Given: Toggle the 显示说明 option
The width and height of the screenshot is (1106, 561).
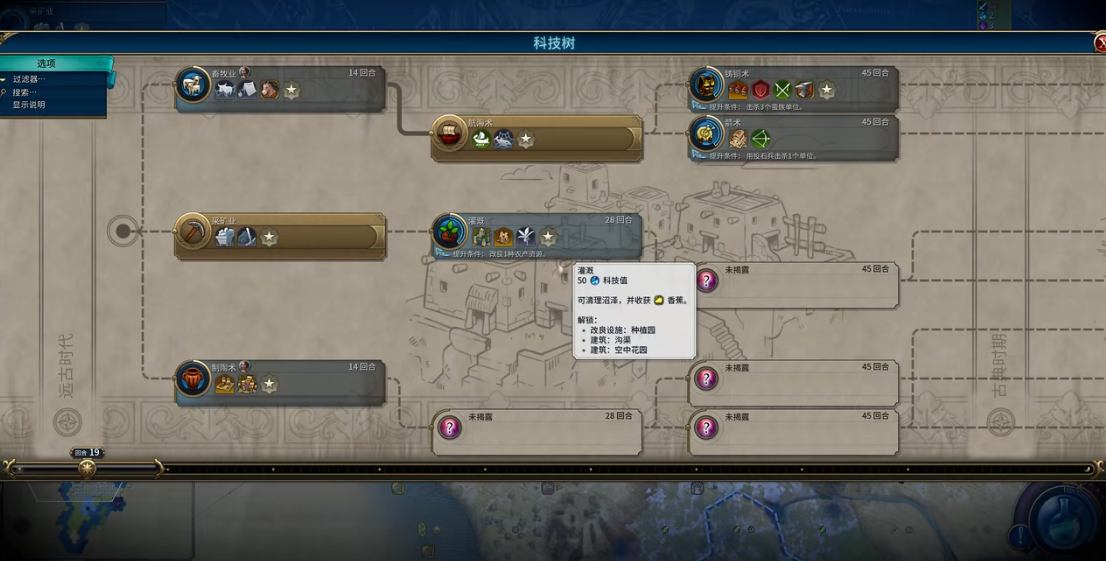Looking at the screenshot, I should pyautogui.click(x=29, y=105).
